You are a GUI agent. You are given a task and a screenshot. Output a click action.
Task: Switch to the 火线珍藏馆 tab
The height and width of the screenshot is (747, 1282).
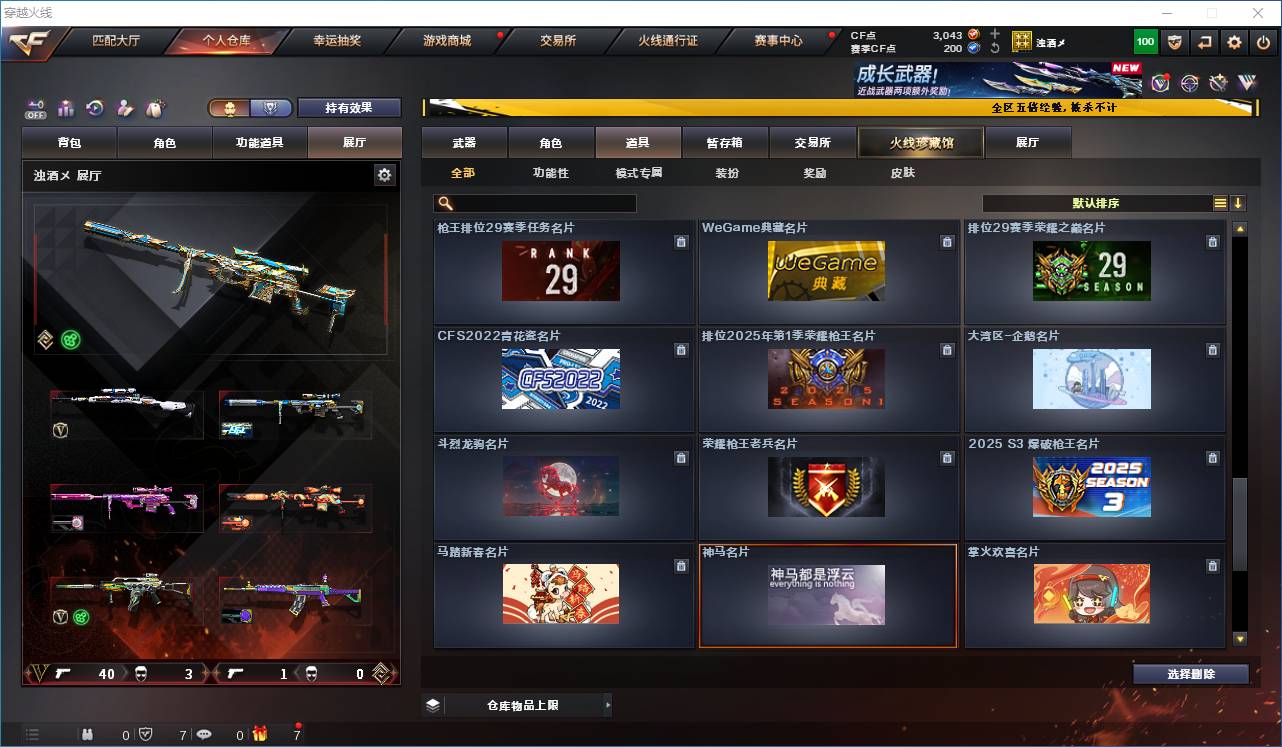920,142
